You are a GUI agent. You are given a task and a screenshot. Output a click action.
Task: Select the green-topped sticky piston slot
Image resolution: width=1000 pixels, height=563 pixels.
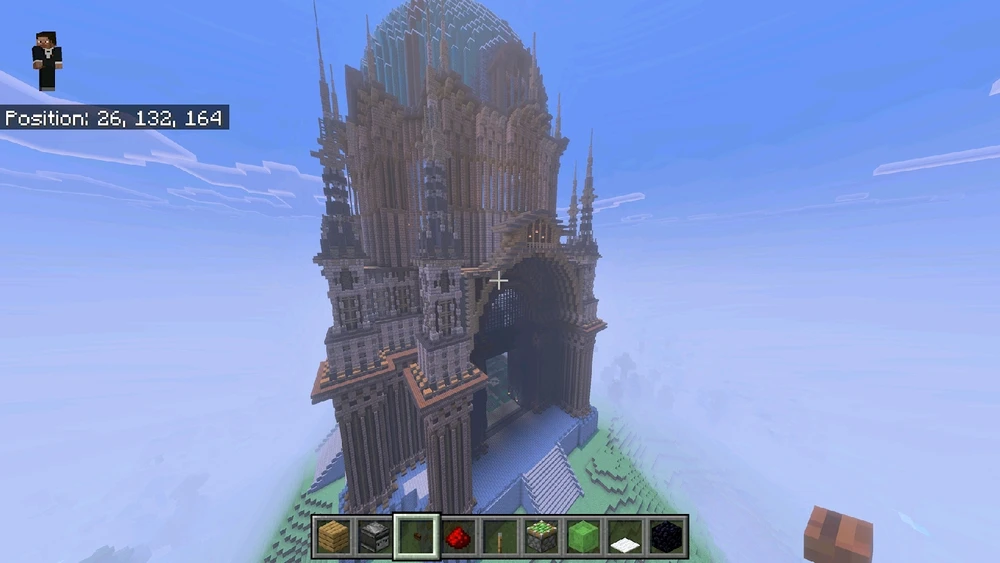click(541, 537)
